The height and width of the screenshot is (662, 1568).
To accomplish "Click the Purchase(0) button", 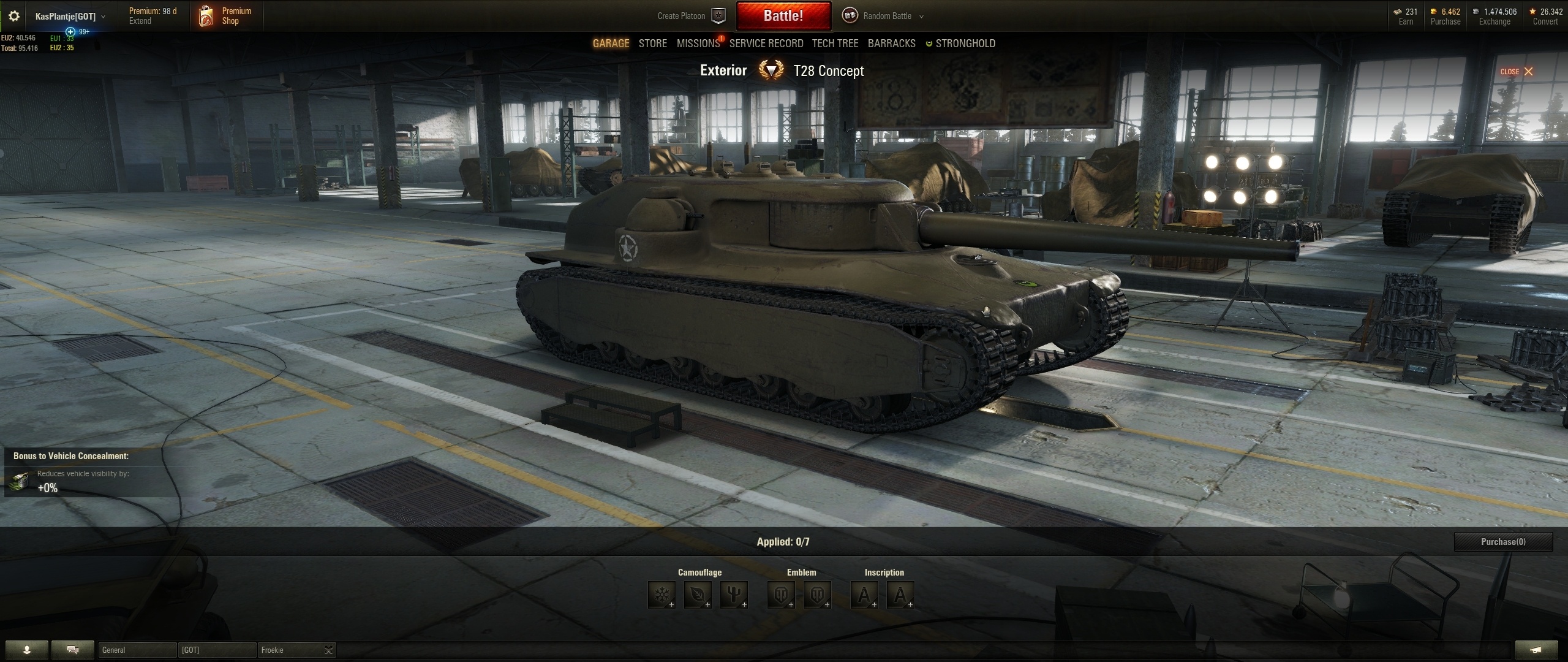I will (x=1503, y=542).
